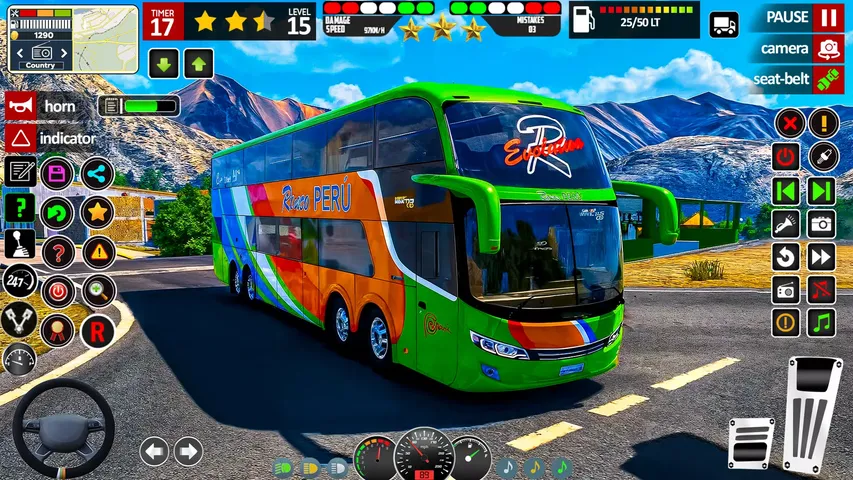This screenshot has height=480, width=853.
Task: Click the truck icon at the top
Action: pyautogui.click(x=724, y=25)
